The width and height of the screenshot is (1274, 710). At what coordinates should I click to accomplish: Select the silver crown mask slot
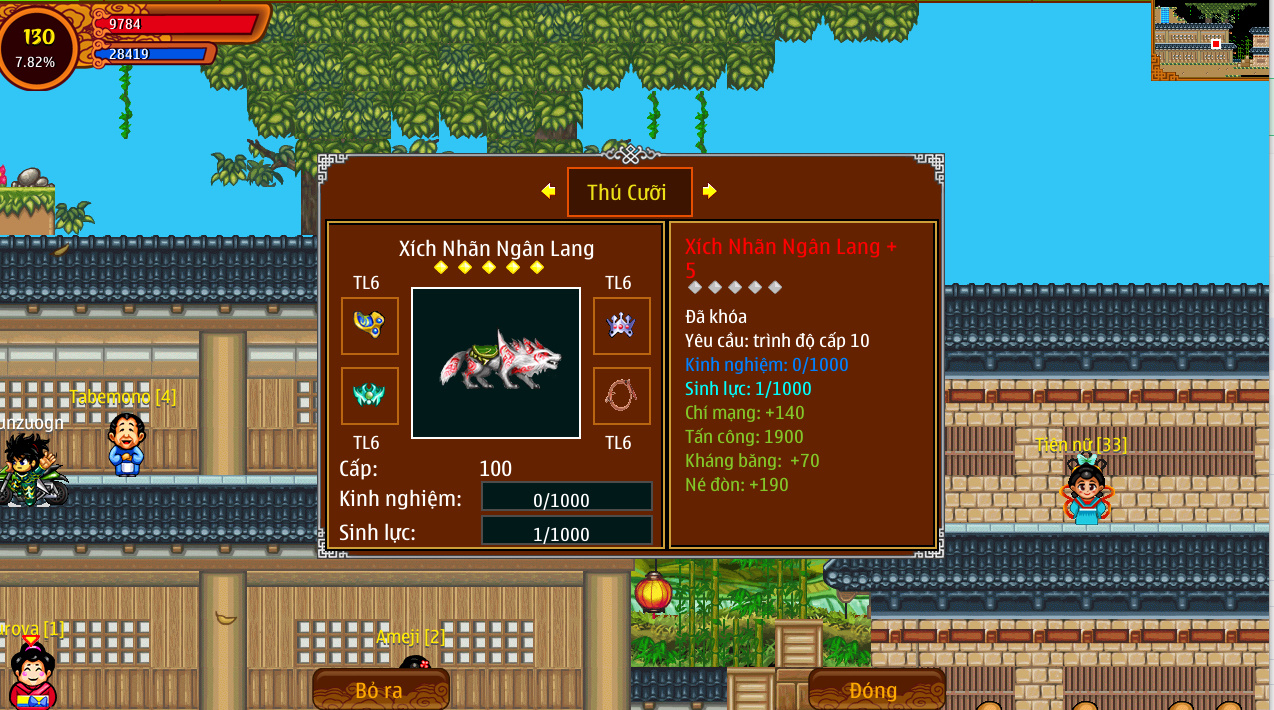[621, 325]
